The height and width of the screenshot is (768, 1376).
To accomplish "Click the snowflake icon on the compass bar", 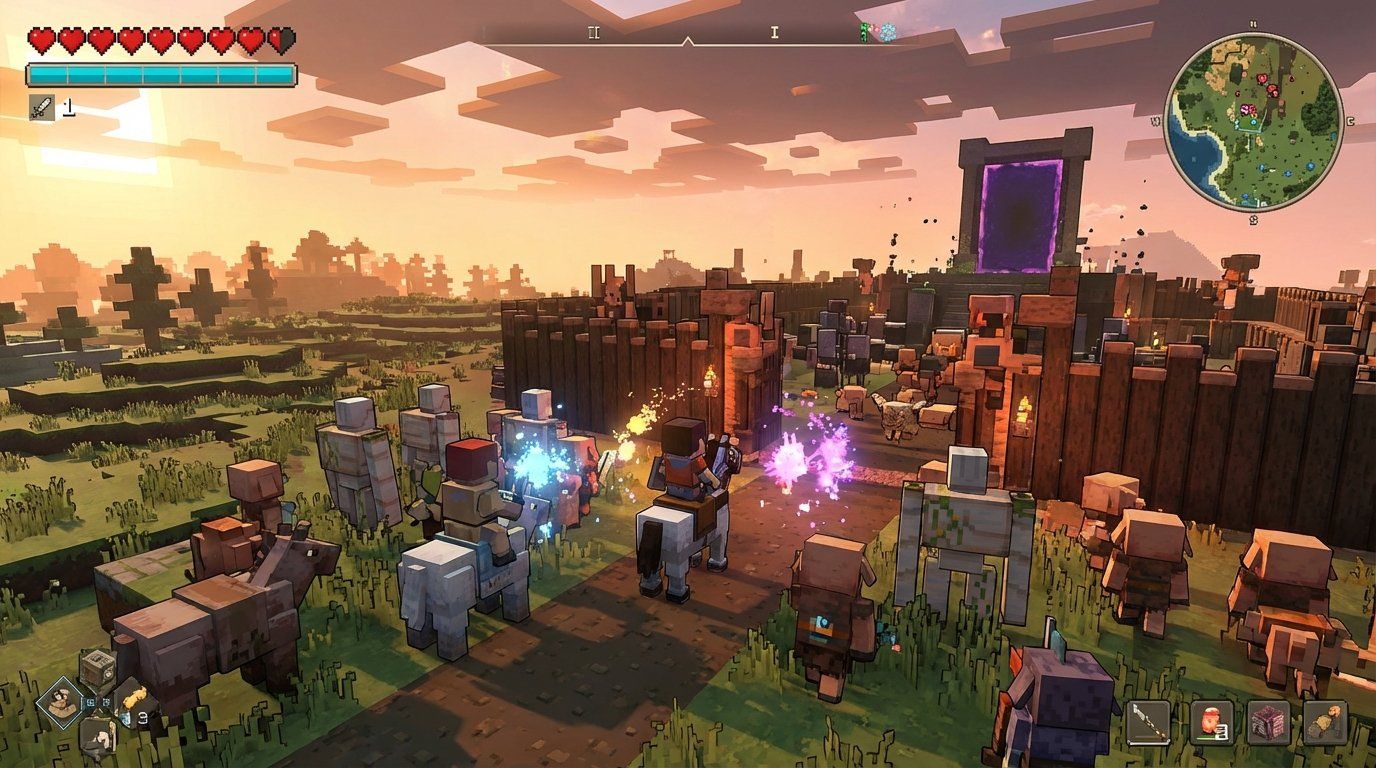I will point(887,31).
